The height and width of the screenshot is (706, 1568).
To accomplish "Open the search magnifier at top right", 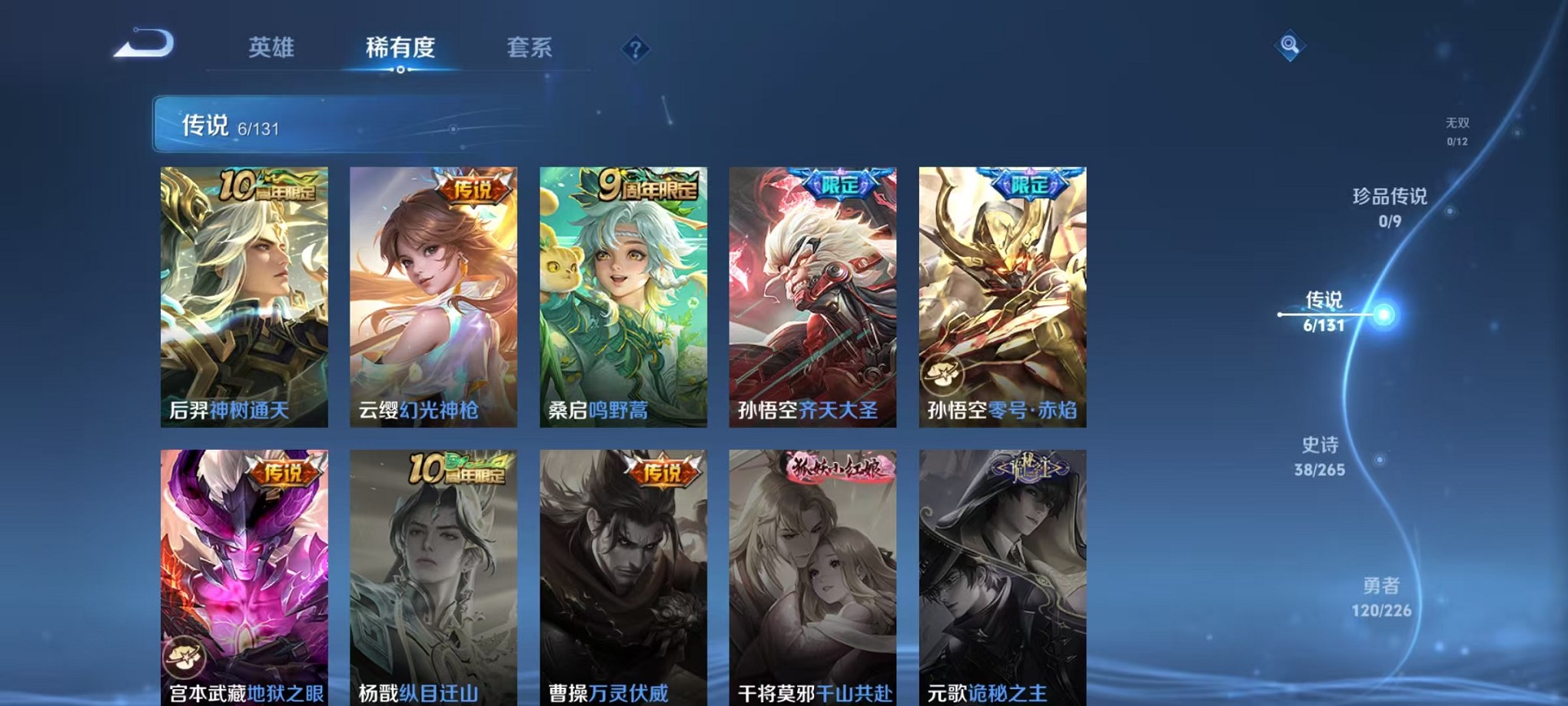I will point(1288,46).
